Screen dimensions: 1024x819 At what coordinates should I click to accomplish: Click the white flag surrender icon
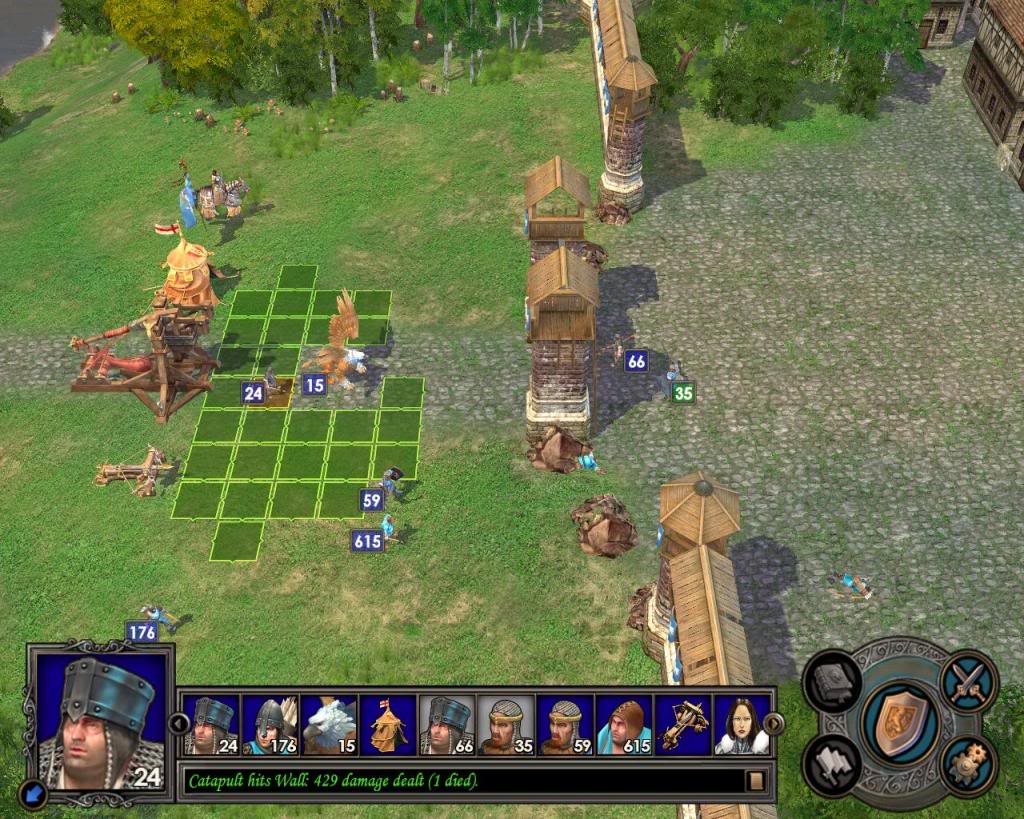point(835,765)
